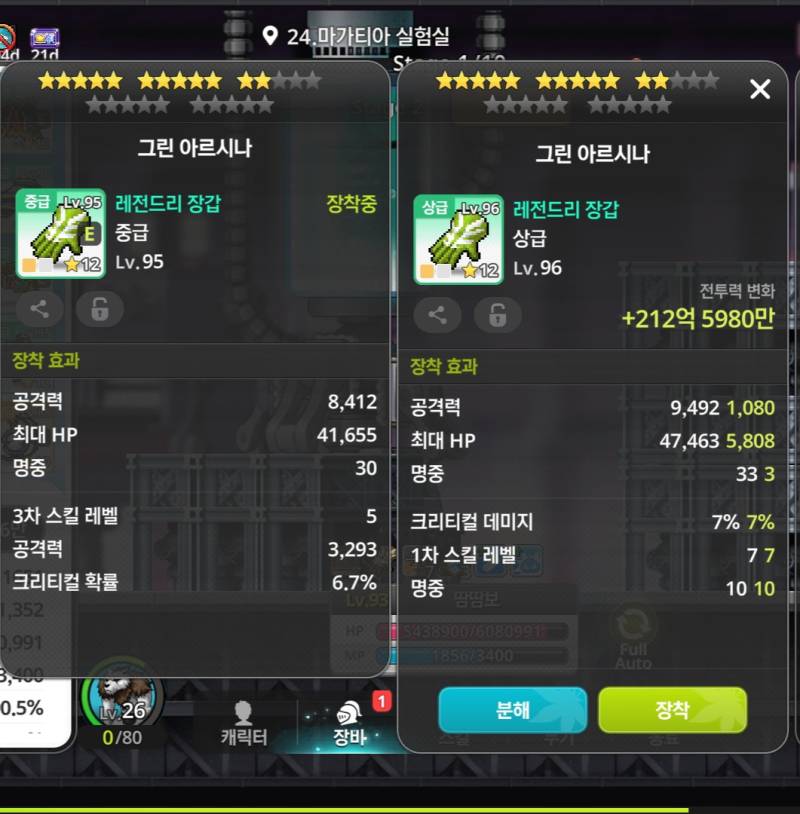Open the 장비 equipment tab
Viewport: 800px width, 814px height.
coord(349,724)
